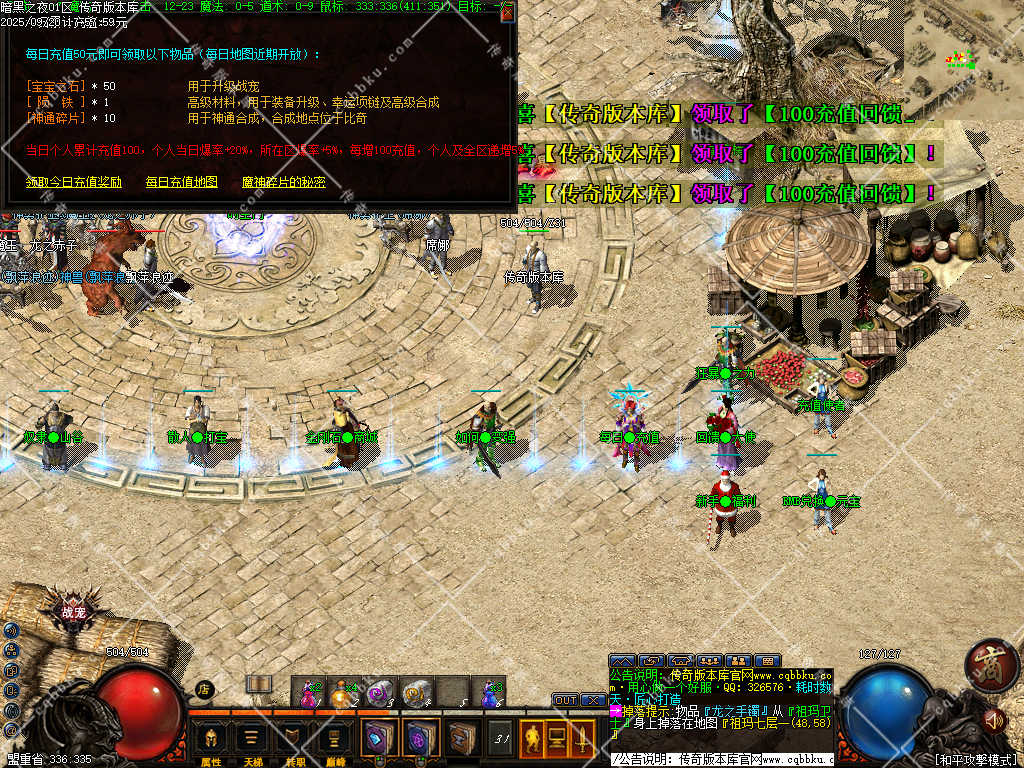Click the 领取今日充值奖励 link
The width and height of the screenshot is (1024, 768).
coord(74,182)
